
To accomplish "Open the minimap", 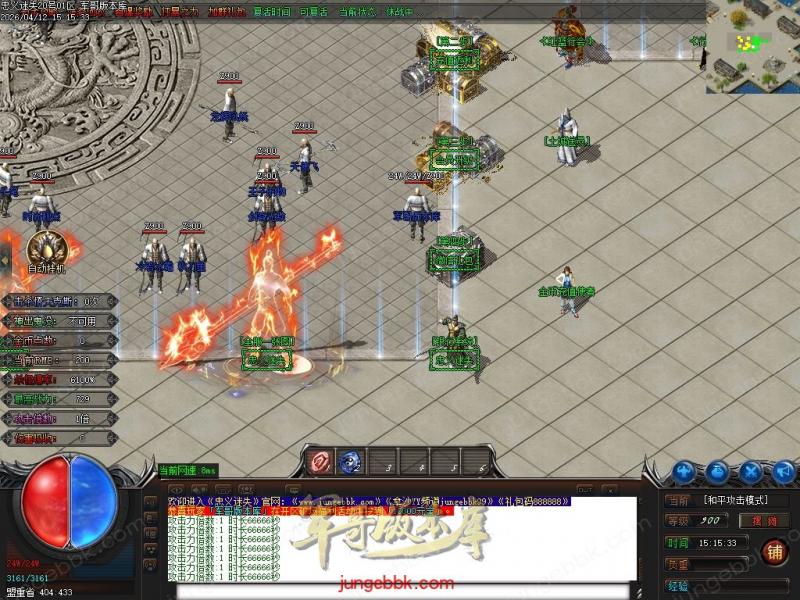I will coord(752,46).
